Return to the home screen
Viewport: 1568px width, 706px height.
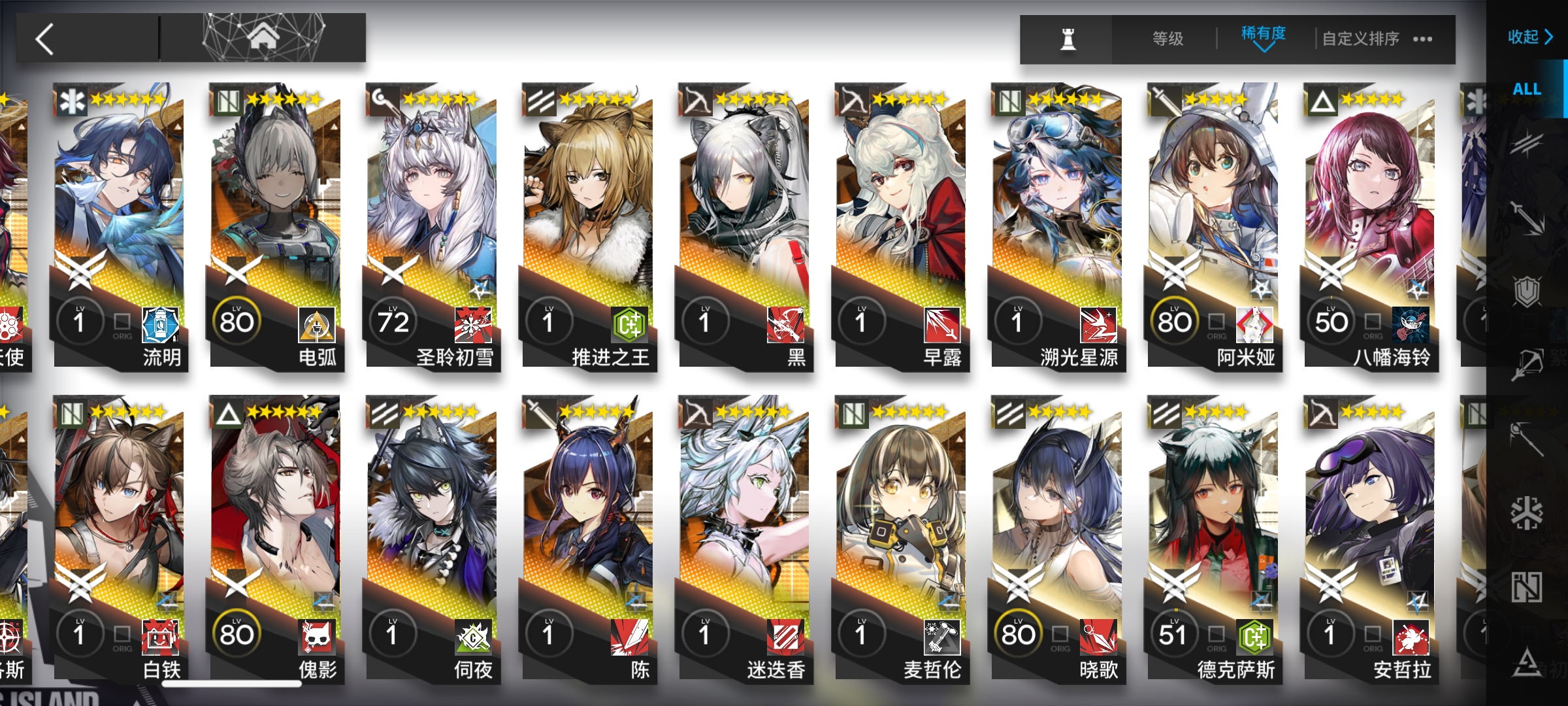pyautogui.click(x=263, y=37)
